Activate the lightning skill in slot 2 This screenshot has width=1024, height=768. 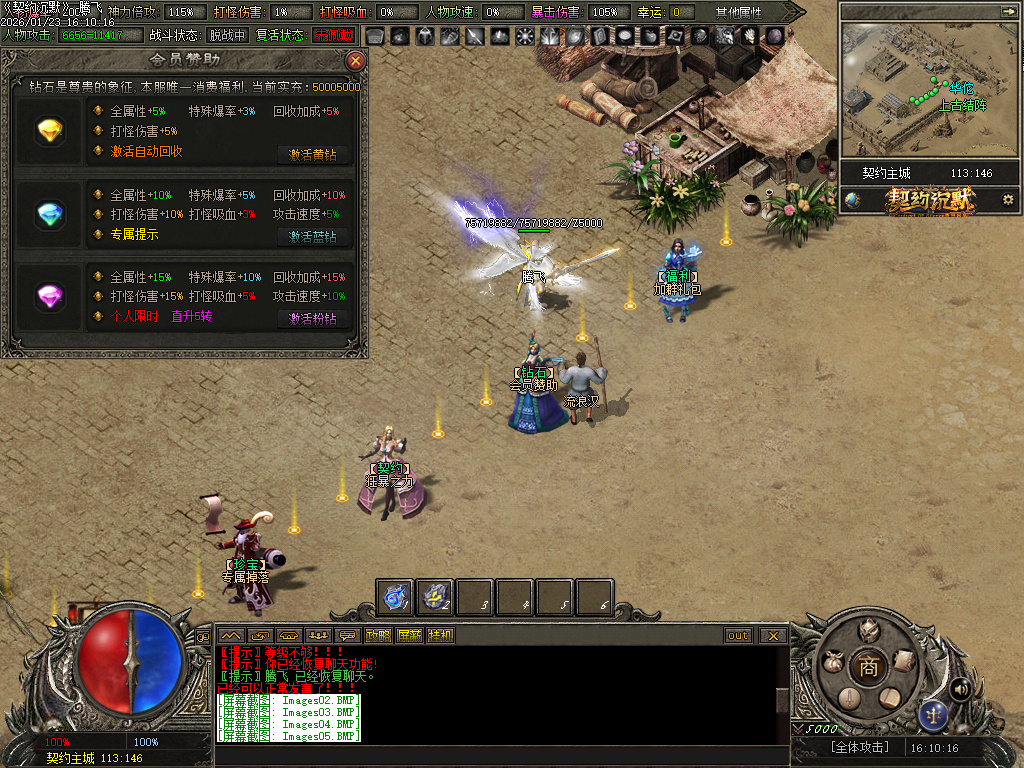coord(435,597)
